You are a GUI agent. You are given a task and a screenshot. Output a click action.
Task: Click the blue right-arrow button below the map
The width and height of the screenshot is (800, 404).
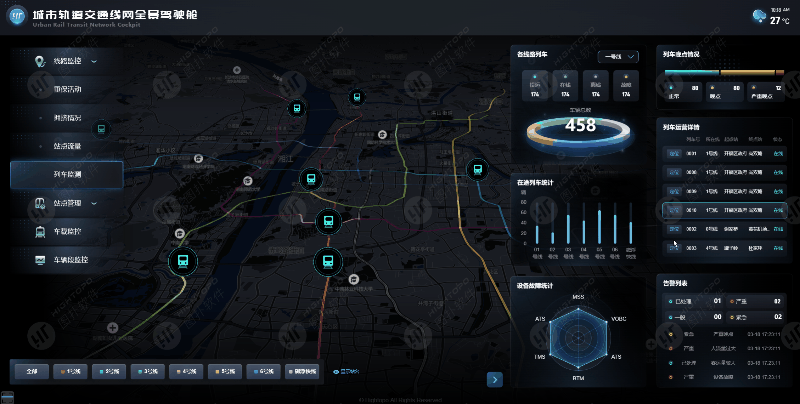point(494,379)
